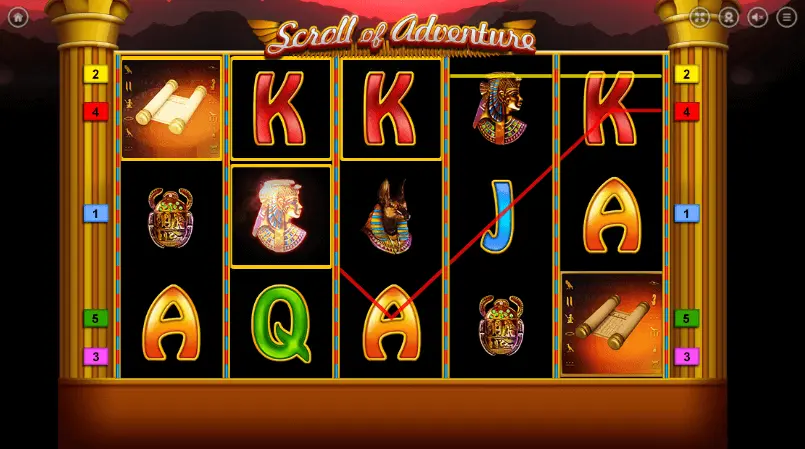Select yellow payline 2 on the right pillar
Image resolution: width=805 pixels, height=449 pixels.
coord(686,74)
